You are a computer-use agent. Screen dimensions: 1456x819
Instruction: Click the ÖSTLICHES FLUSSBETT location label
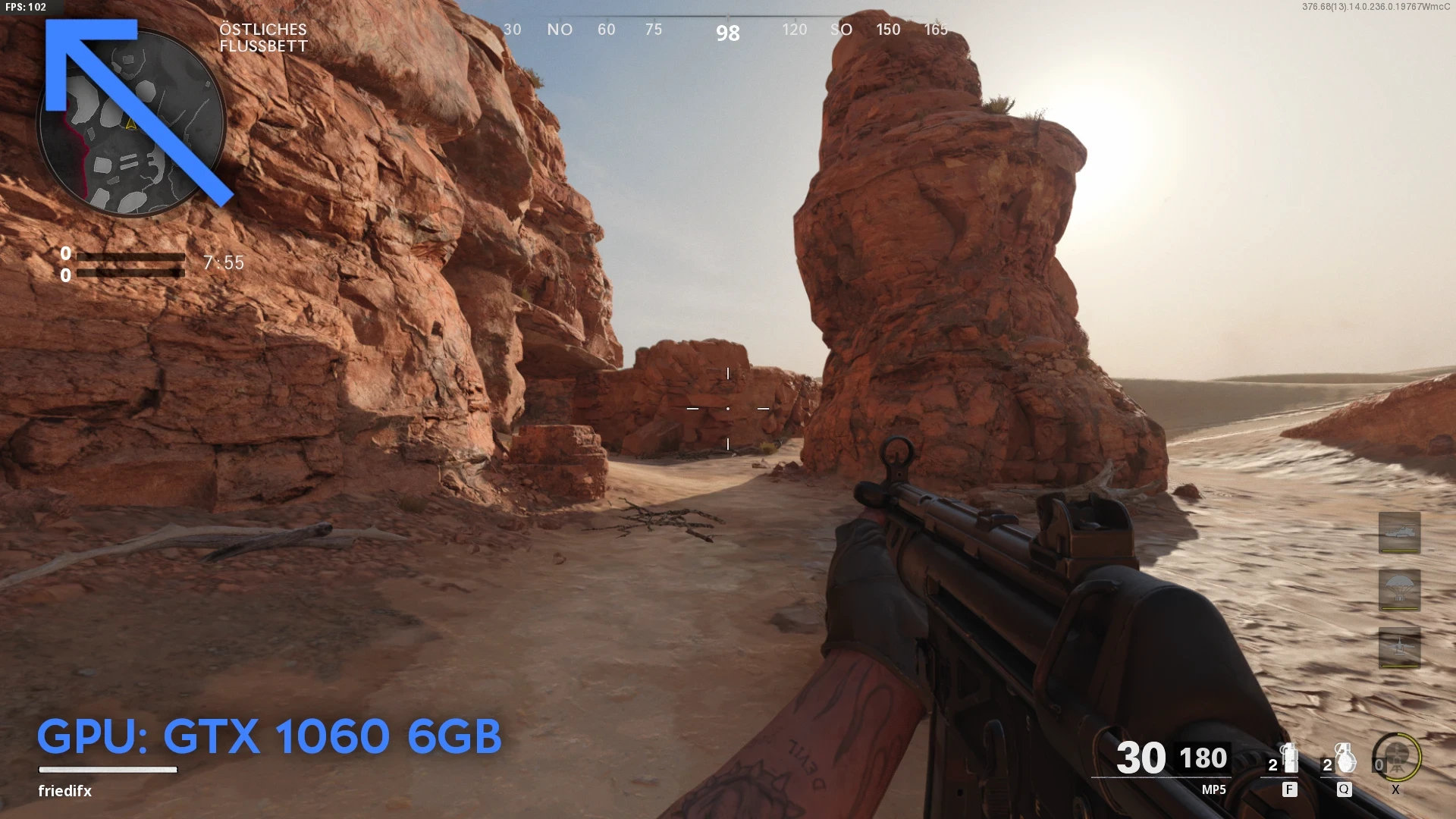(x=263, y=36)
